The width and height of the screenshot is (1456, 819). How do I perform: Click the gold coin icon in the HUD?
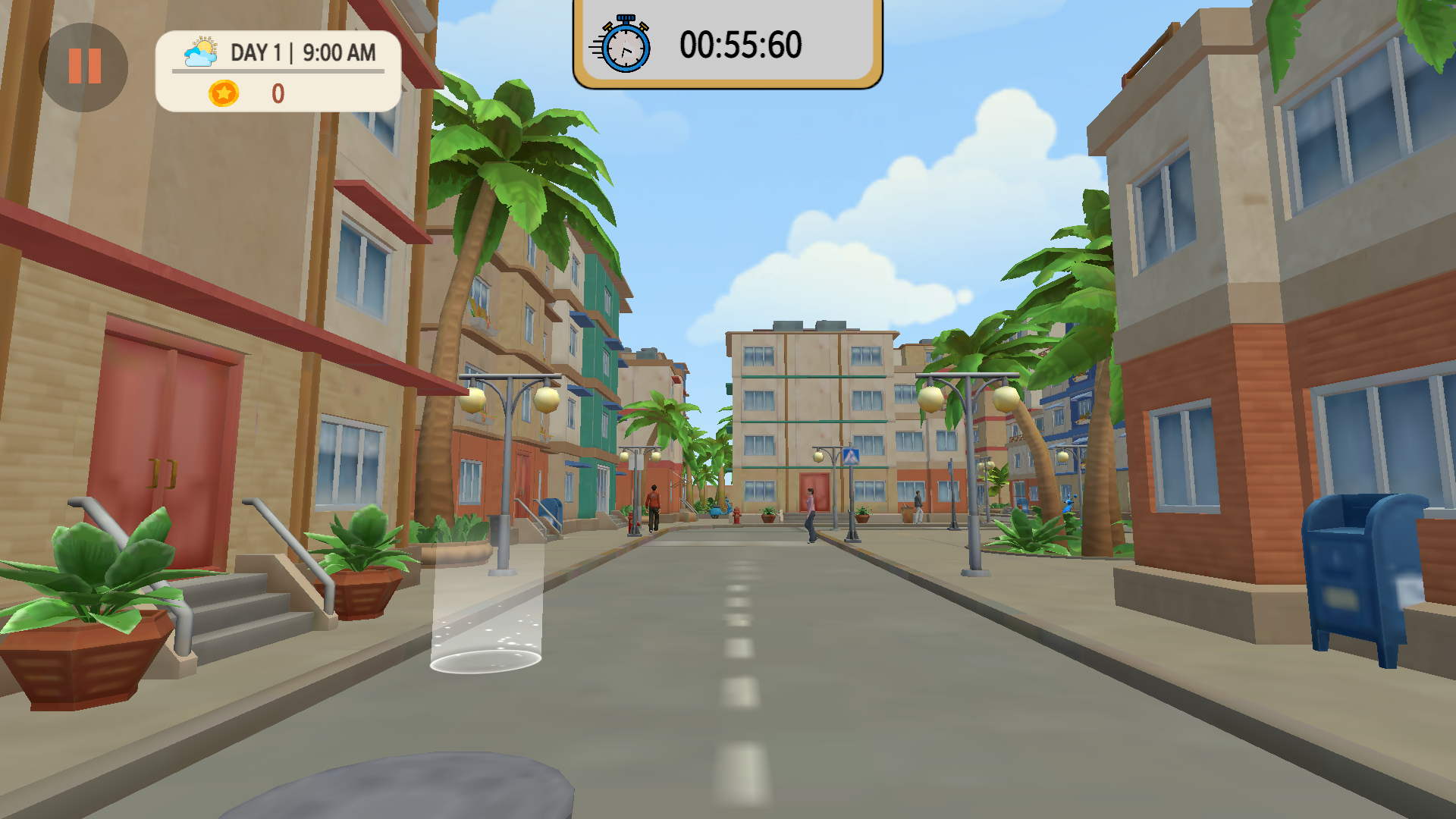[x=222, y=94]
